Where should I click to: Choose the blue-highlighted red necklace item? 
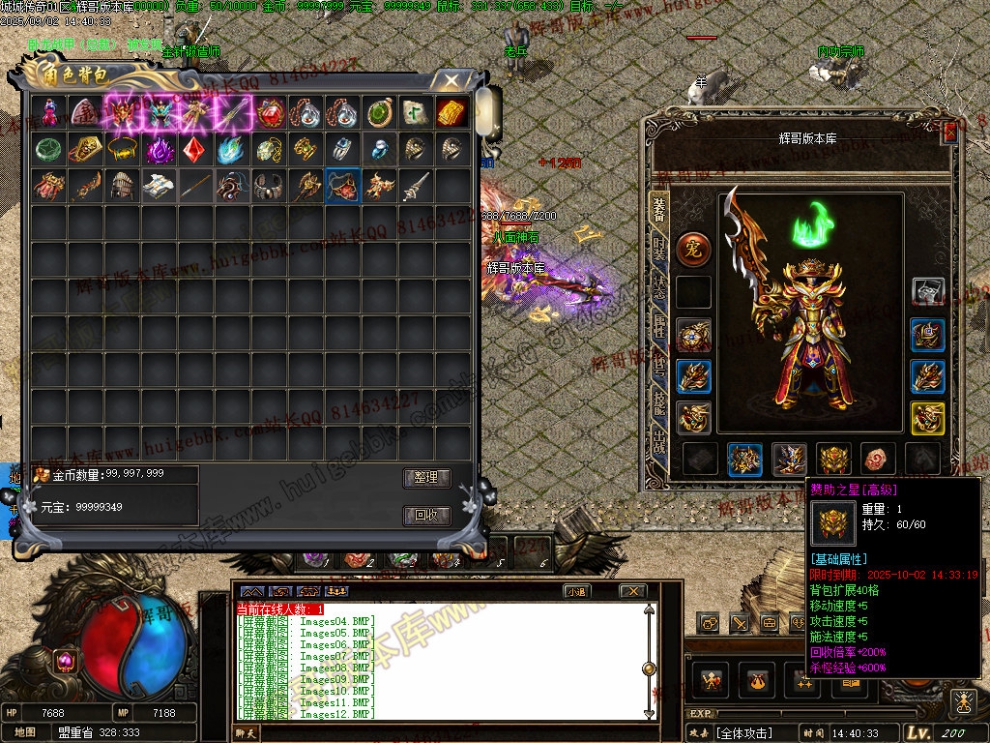[343, 186]
